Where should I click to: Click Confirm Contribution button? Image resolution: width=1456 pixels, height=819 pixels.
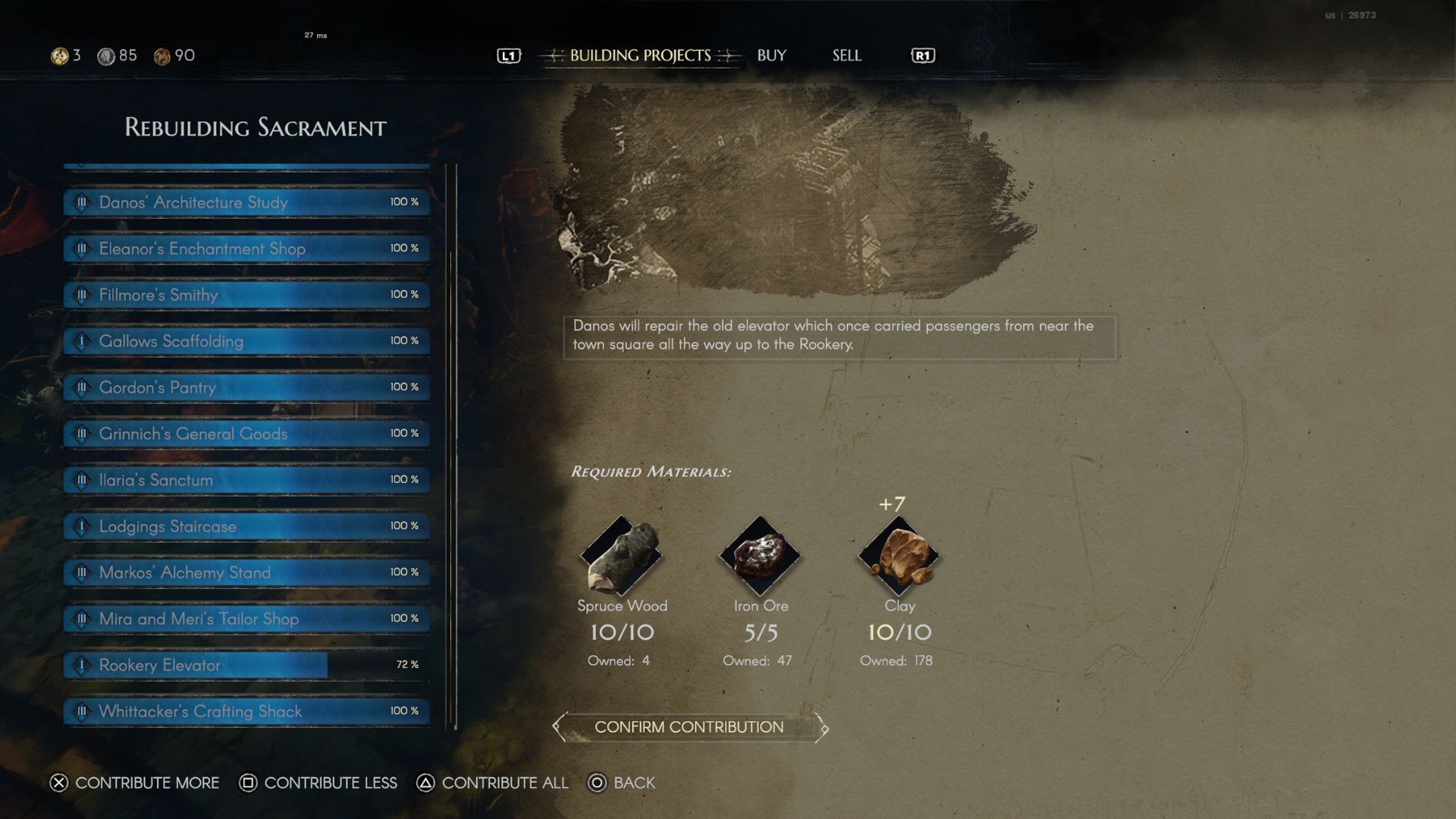689,727
